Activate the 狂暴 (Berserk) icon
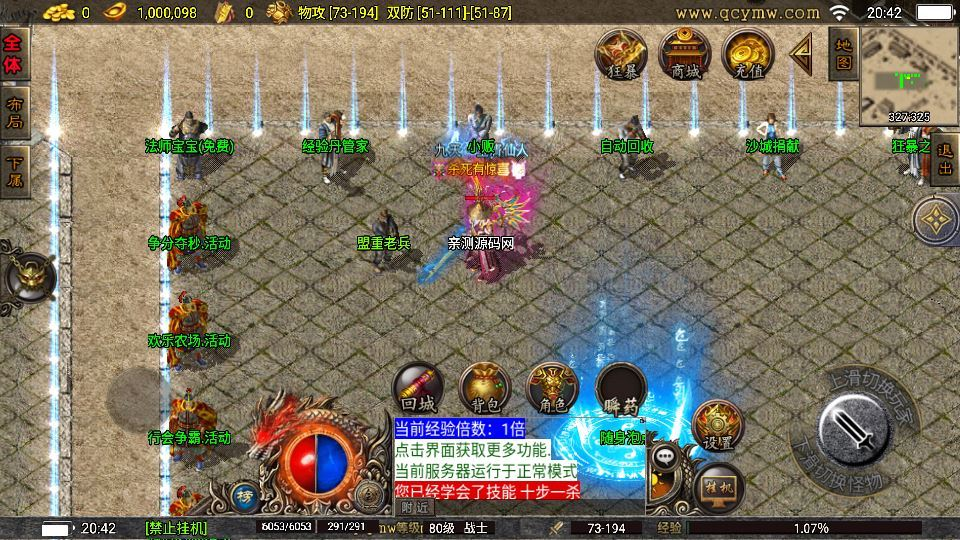Viewport: 960px width, 540px height. click(622, 54)
